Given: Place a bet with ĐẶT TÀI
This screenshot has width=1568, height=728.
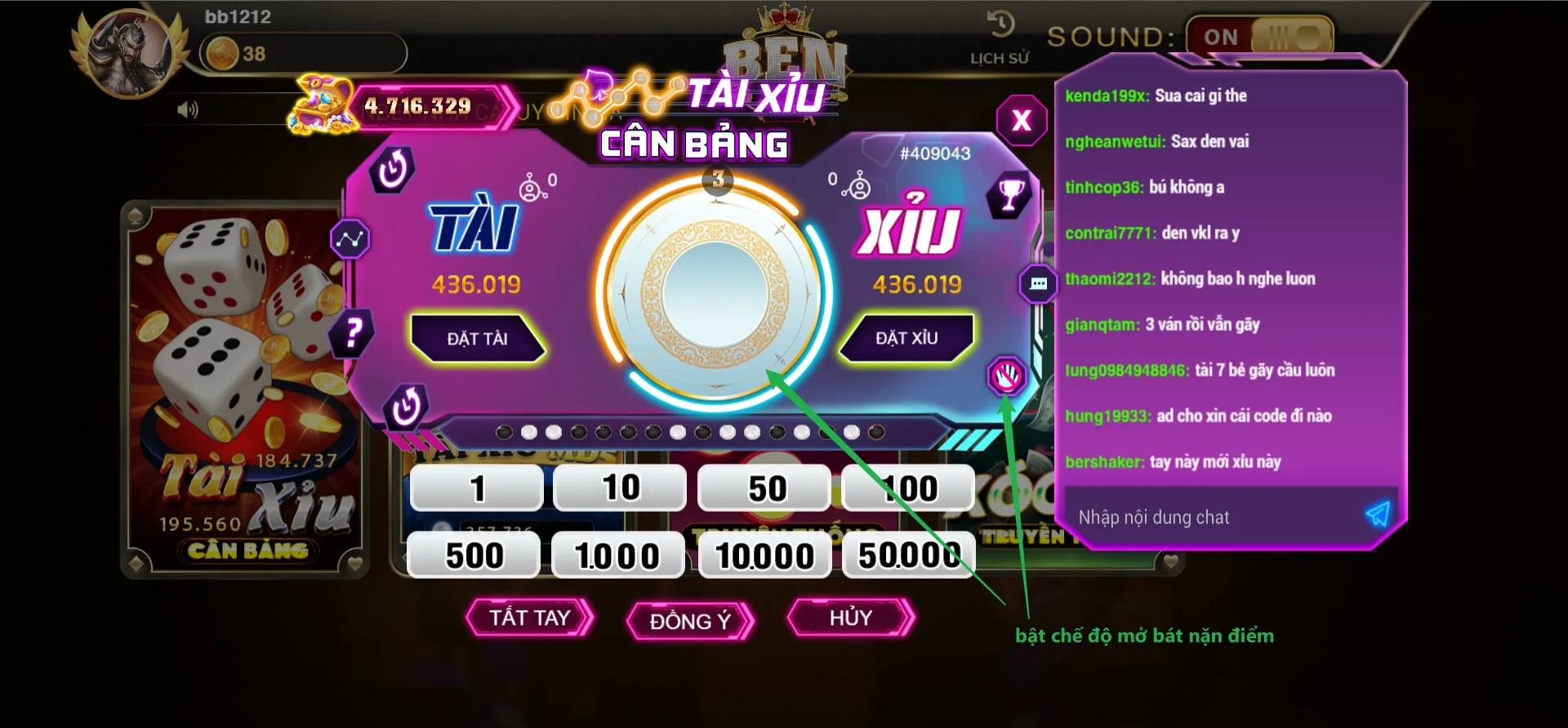Looking at the screenshot, I should tap(477, 338).
